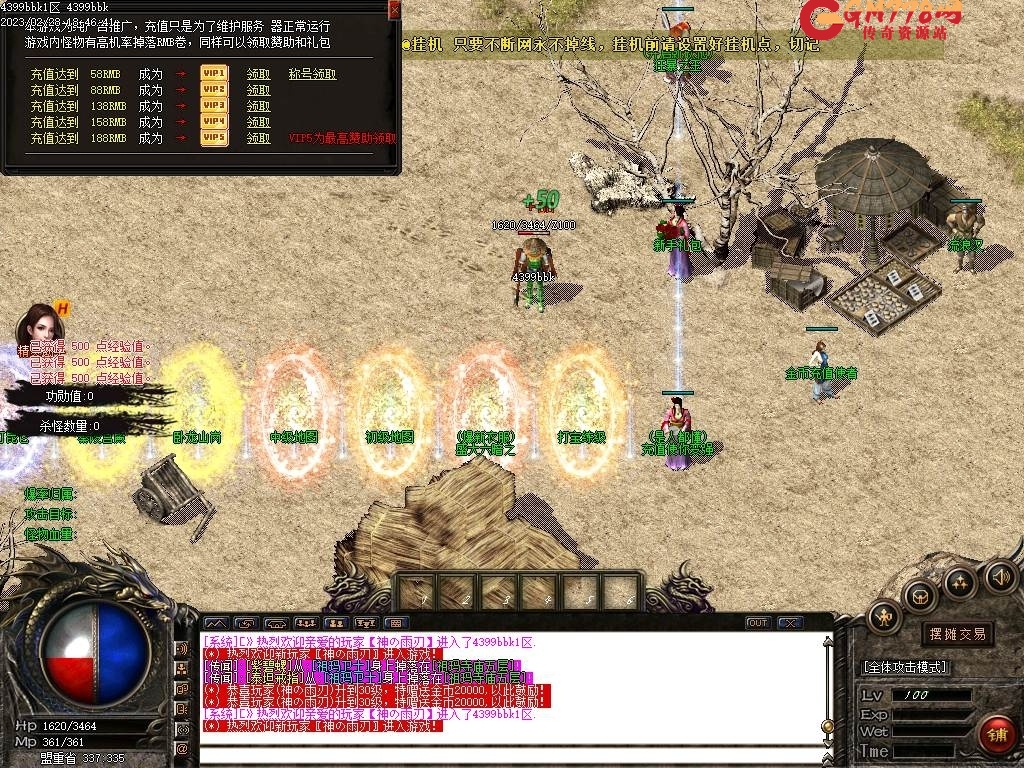Screen dimensions: 1024x768
Task: Claim the VIP3 reward link
Action: pos(258,106)
